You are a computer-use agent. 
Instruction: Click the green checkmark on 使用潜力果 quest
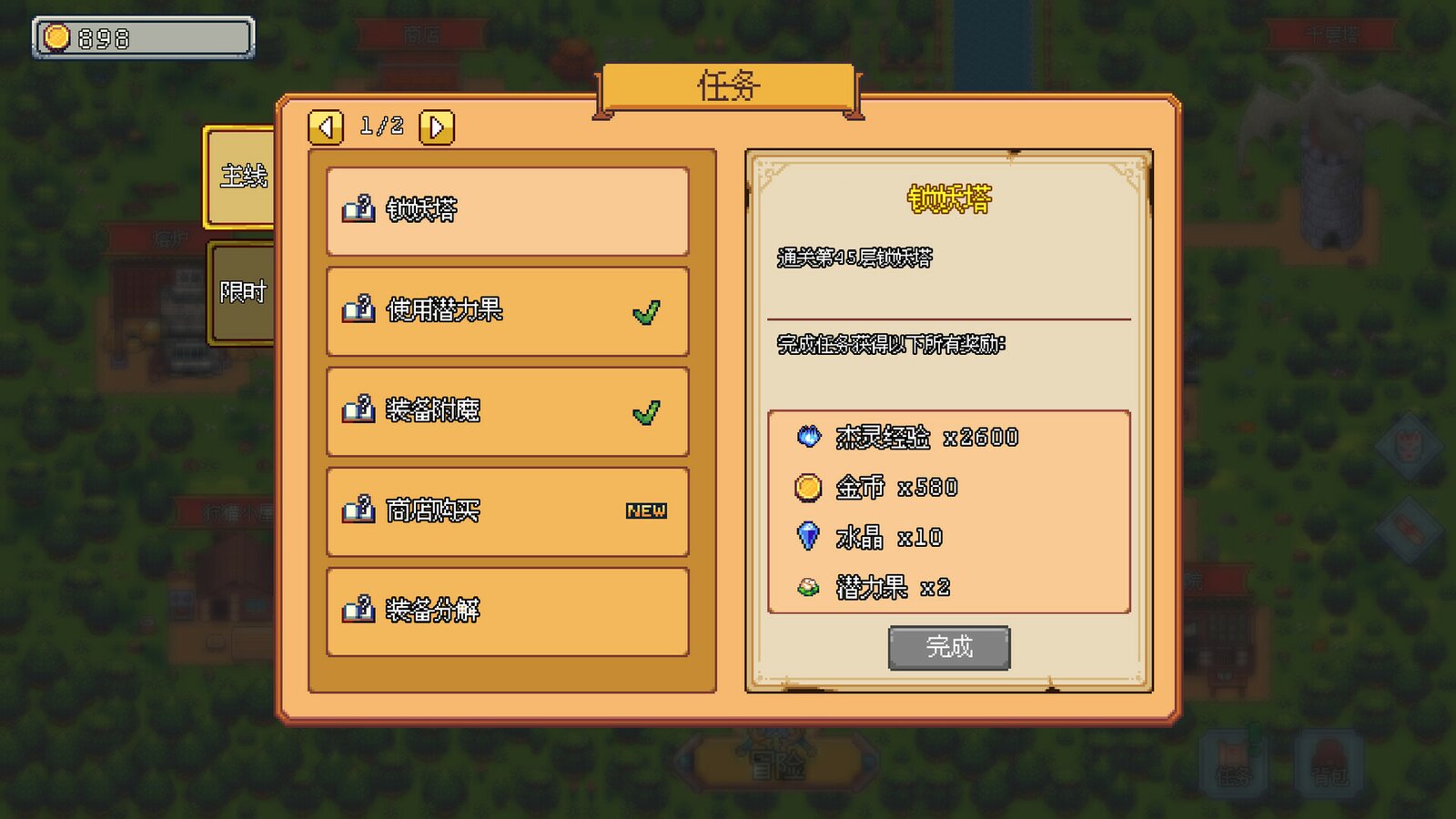(647, 309)
